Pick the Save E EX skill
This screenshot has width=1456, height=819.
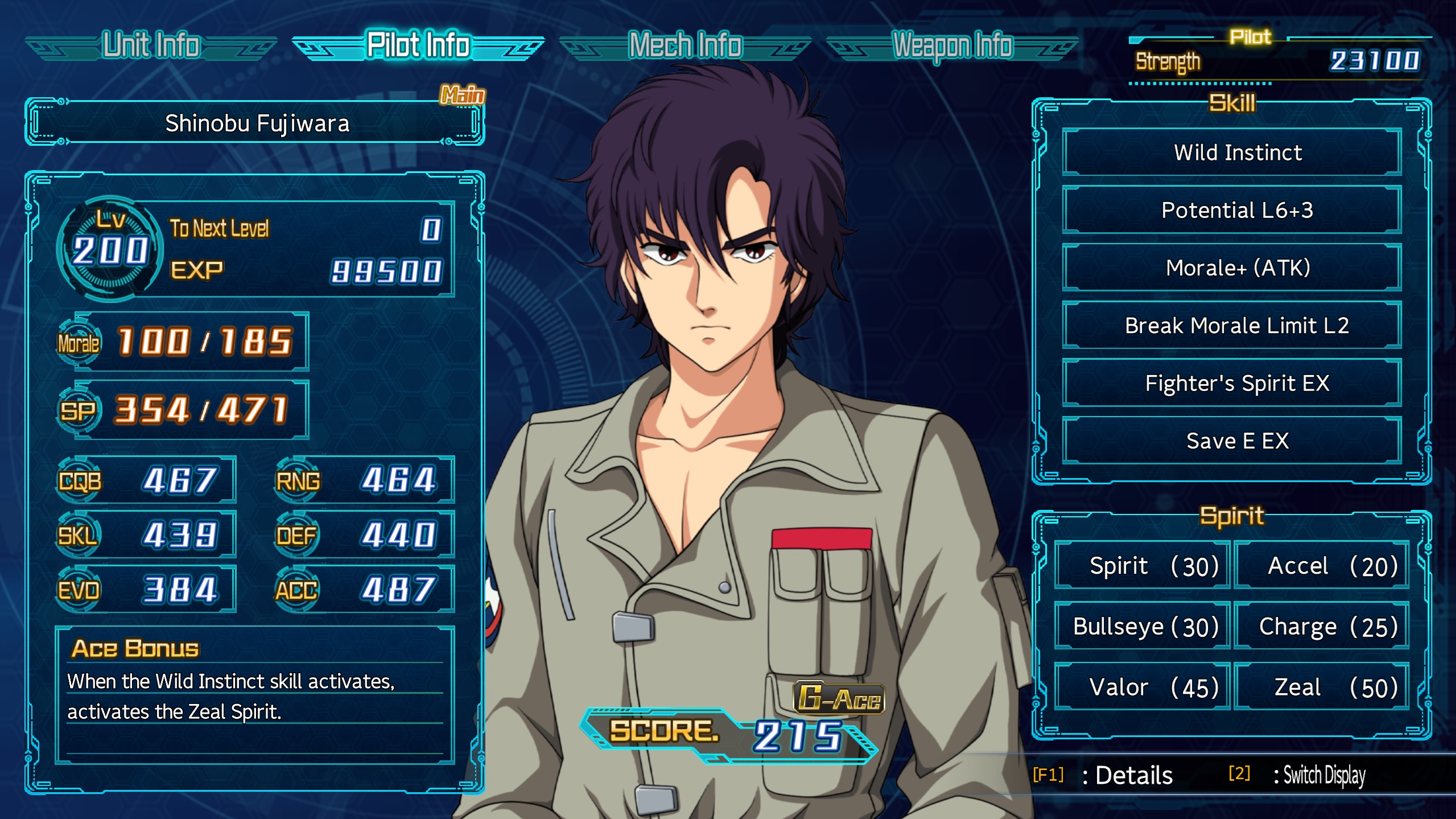click(x=1232, y=441)
